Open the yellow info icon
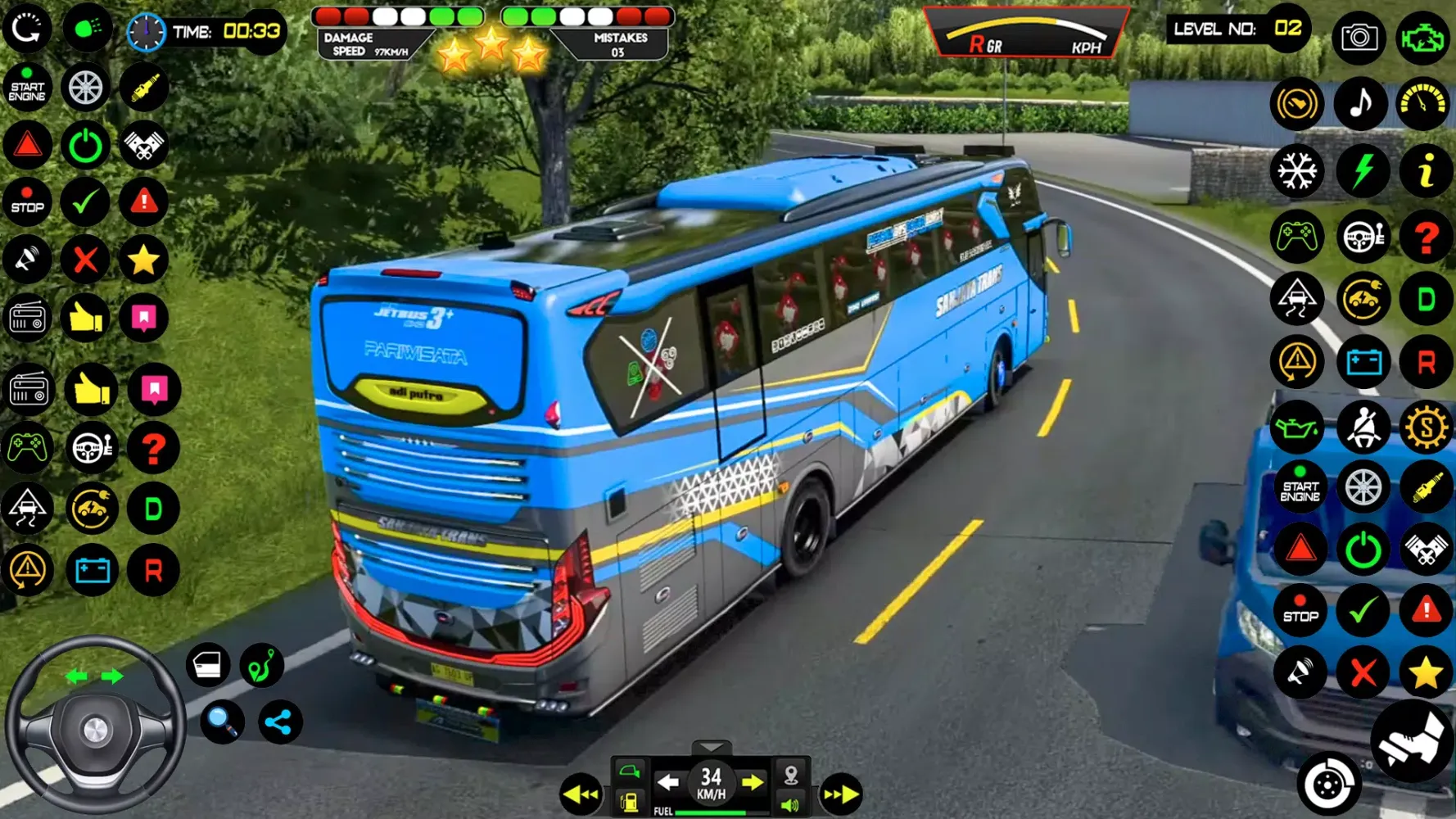Screen dimensions: 1456x819 point(1425,170)
